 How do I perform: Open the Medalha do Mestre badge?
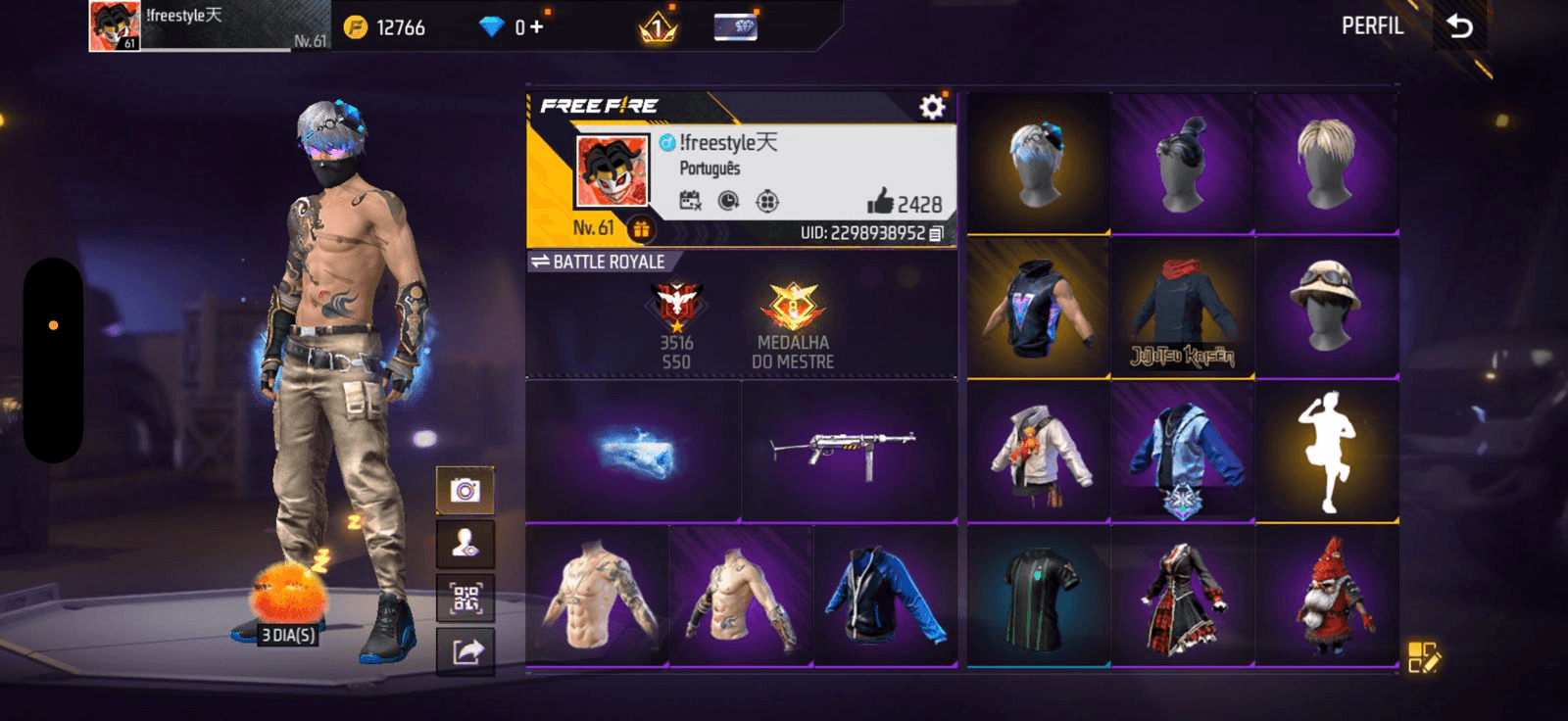pyautogui.click(x=793, y=325)
